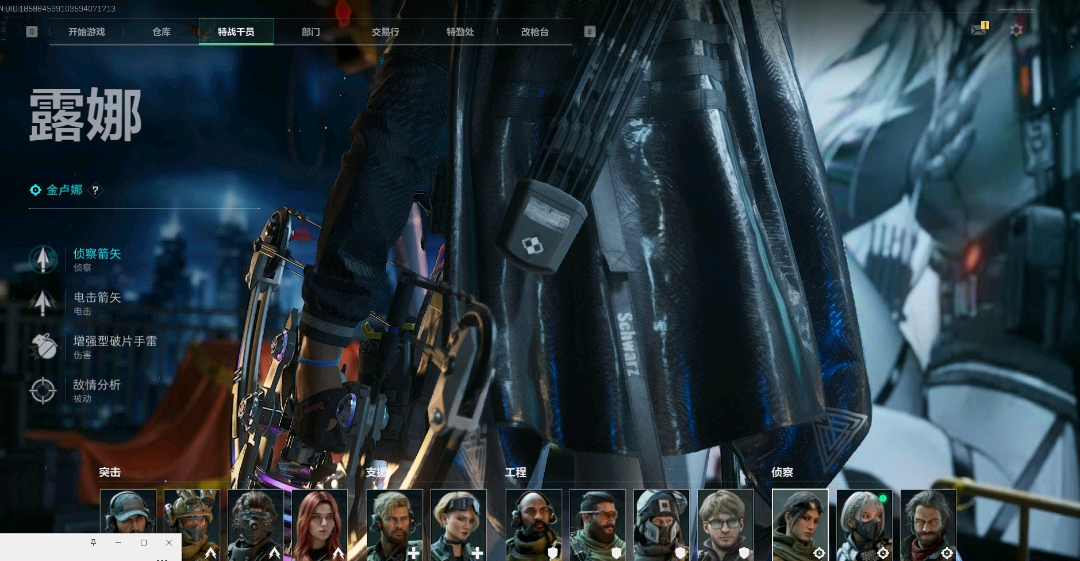The height and width of the screenshot is (561, 1080).
Task: Select the 特战干员 operators tab
Action: tap(236, 32)
